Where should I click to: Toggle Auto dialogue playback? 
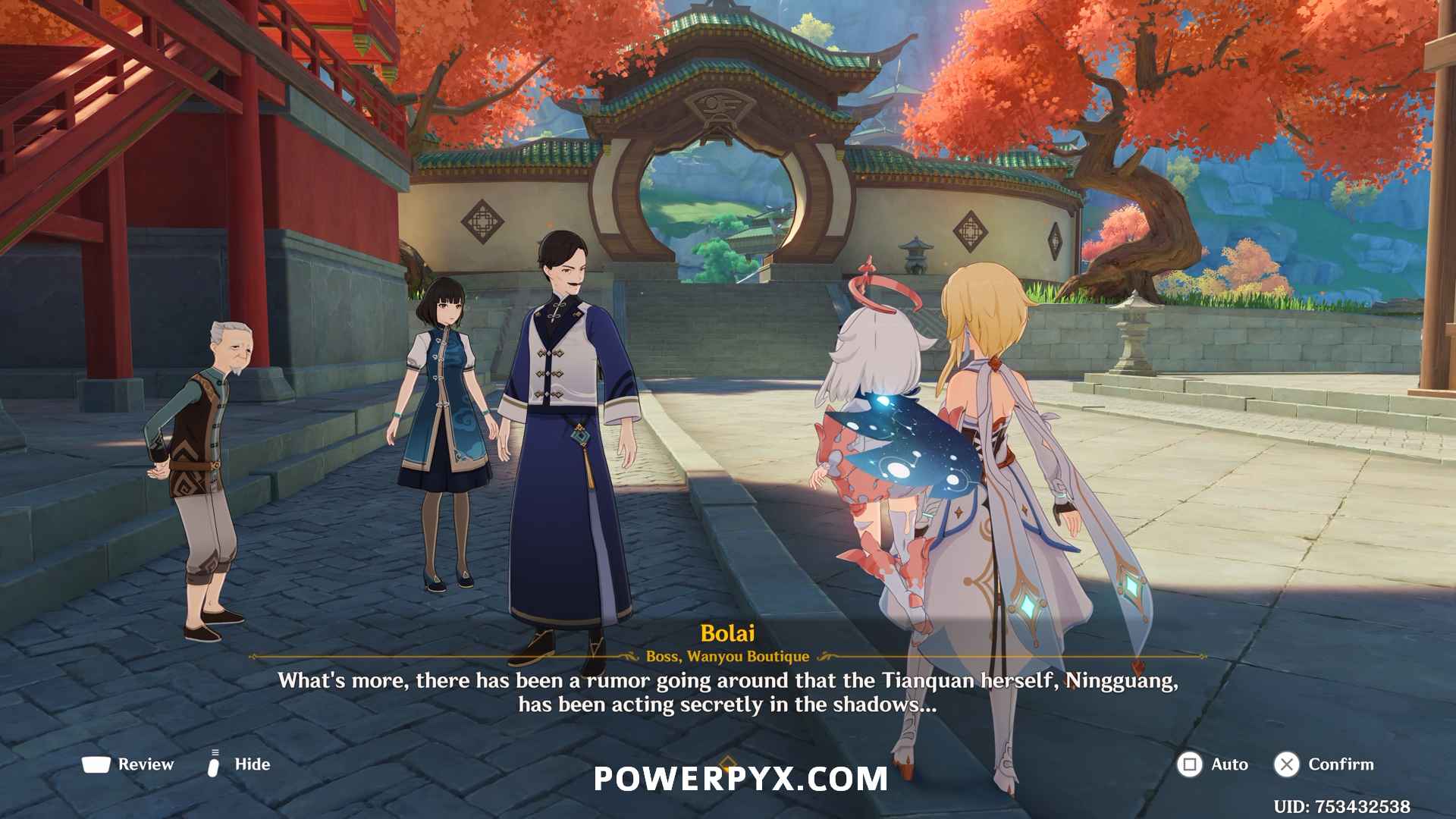tap(1212, 764)
